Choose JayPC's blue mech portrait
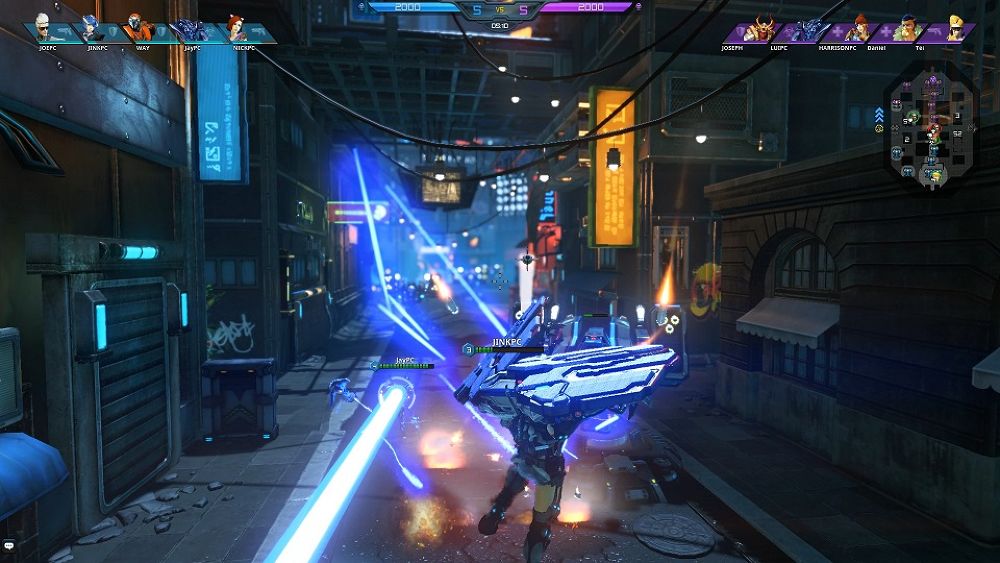The image size is (1000, 563). (189, 28)
